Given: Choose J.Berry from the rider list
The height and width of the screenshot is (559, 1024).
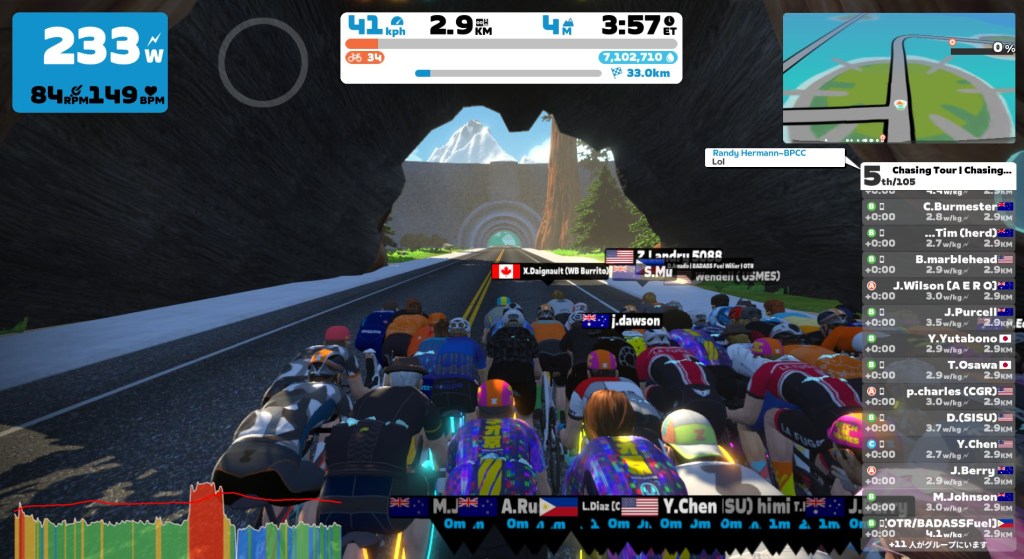Looking at the screenshot, I should coord(938,475).
